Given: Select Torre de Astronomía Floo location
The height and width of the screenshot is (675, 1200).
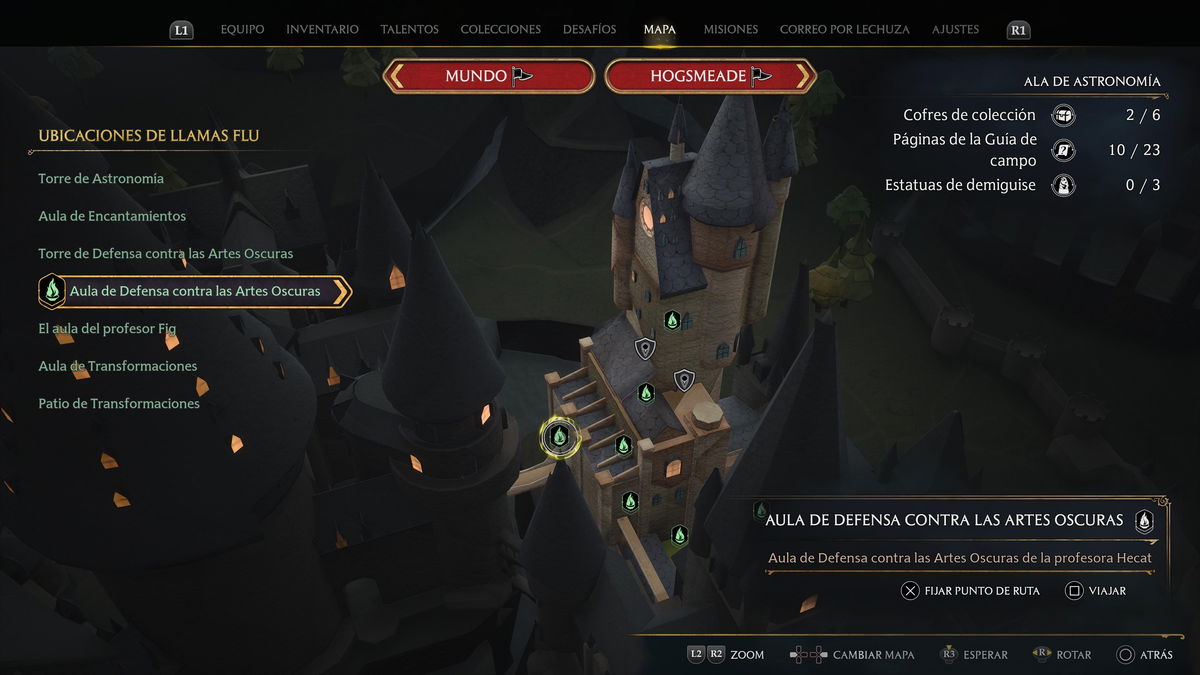Looking at the screenshot, I should (x=101, y=179).
